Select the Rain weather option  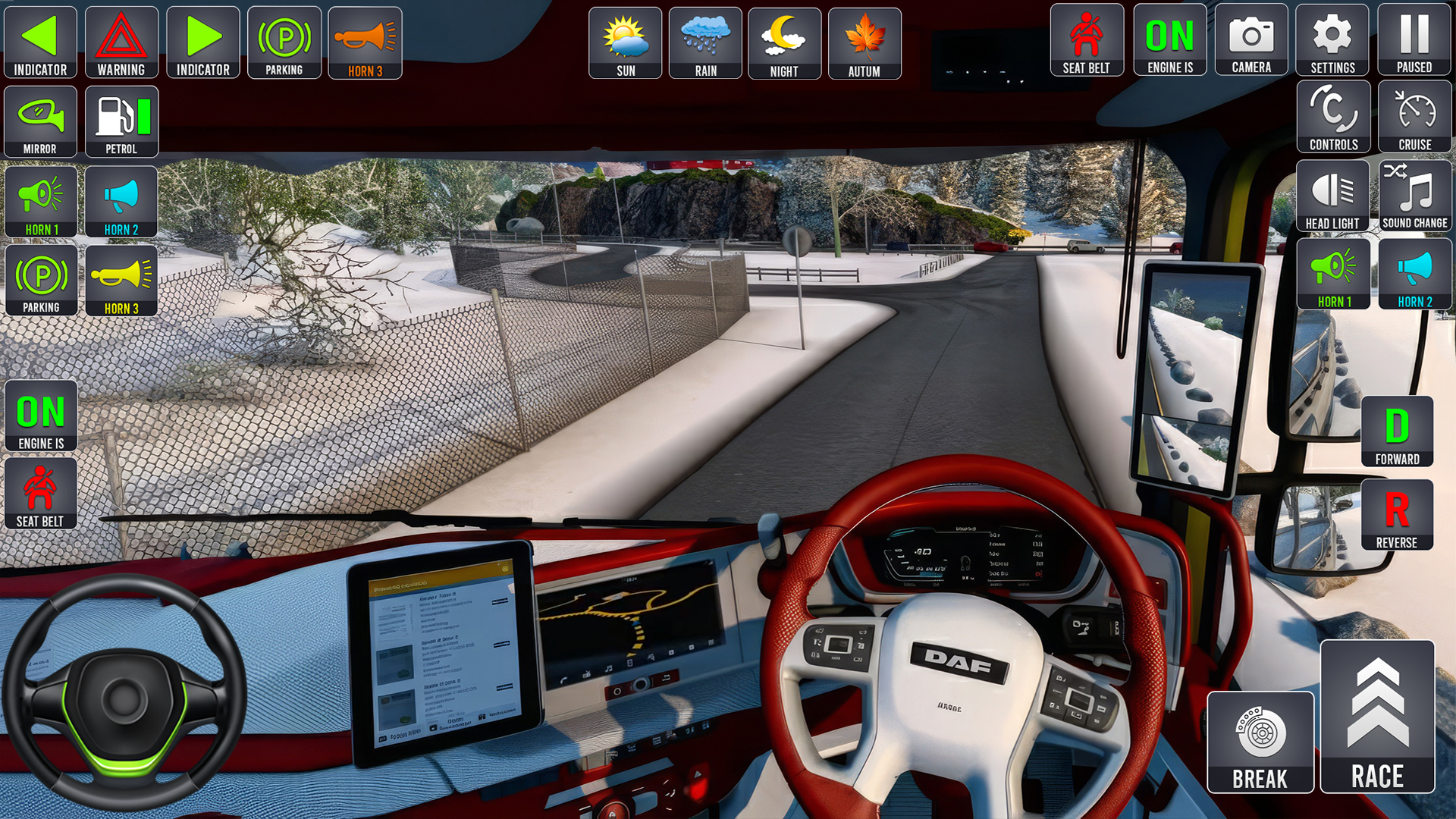click(705, 43)
